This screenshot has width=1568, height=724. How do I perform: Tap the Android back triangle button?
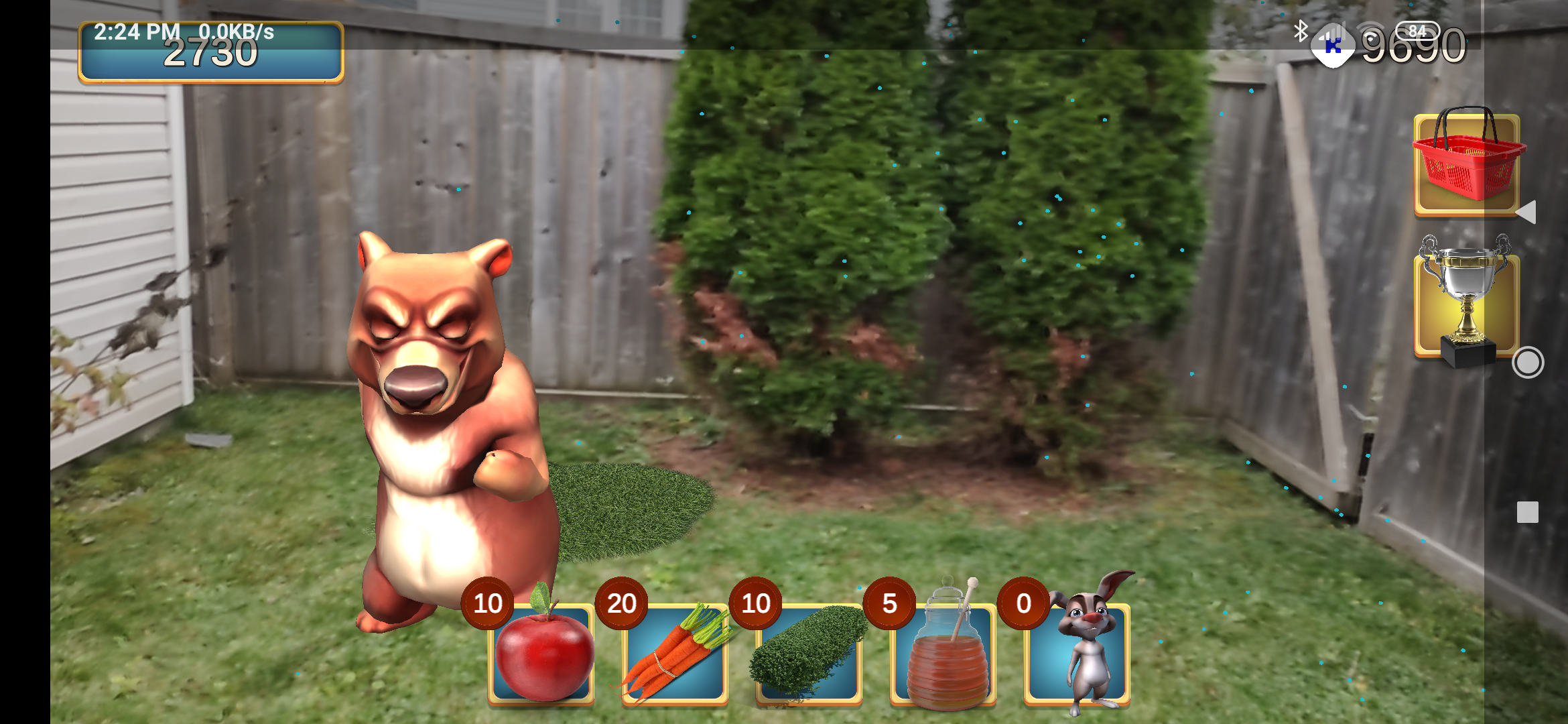[x=1526, y=213]
